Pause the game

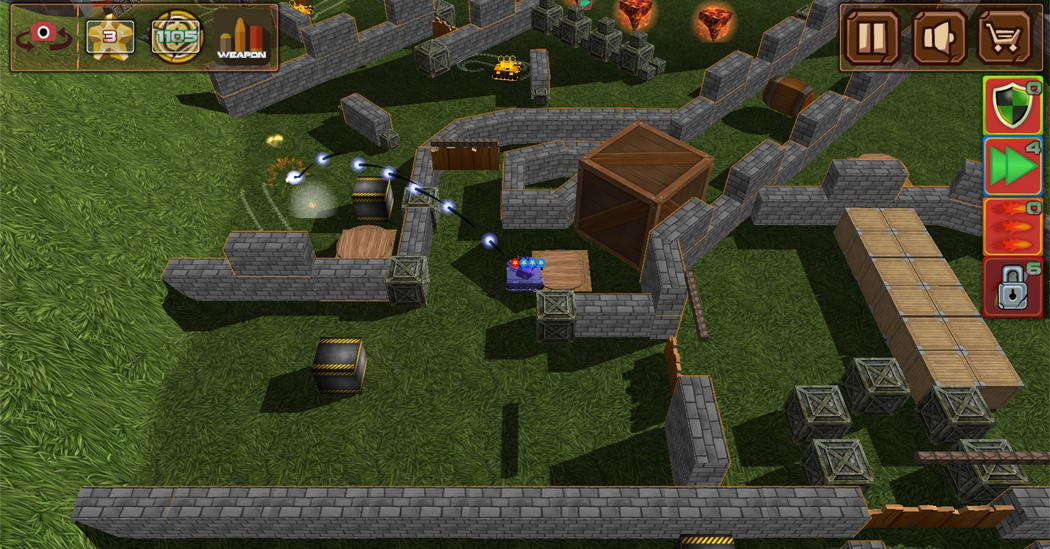(x=872, y=38)
